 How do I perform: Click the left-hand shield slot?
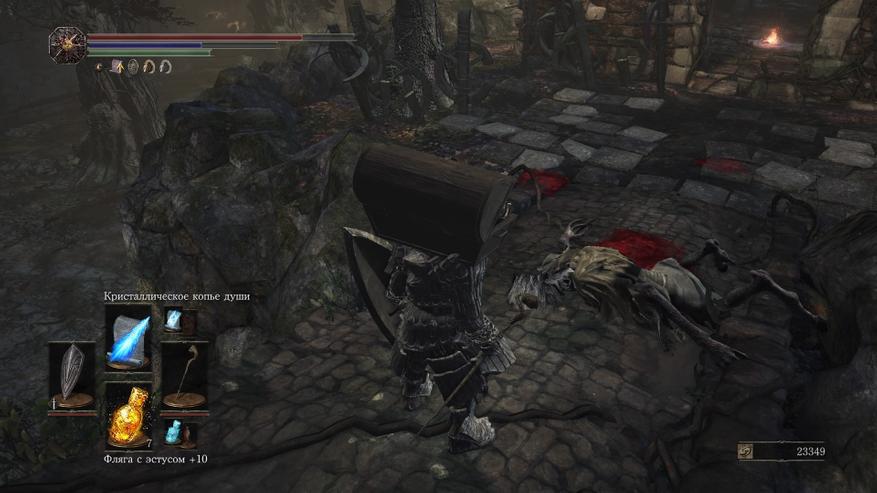(72, 377)
